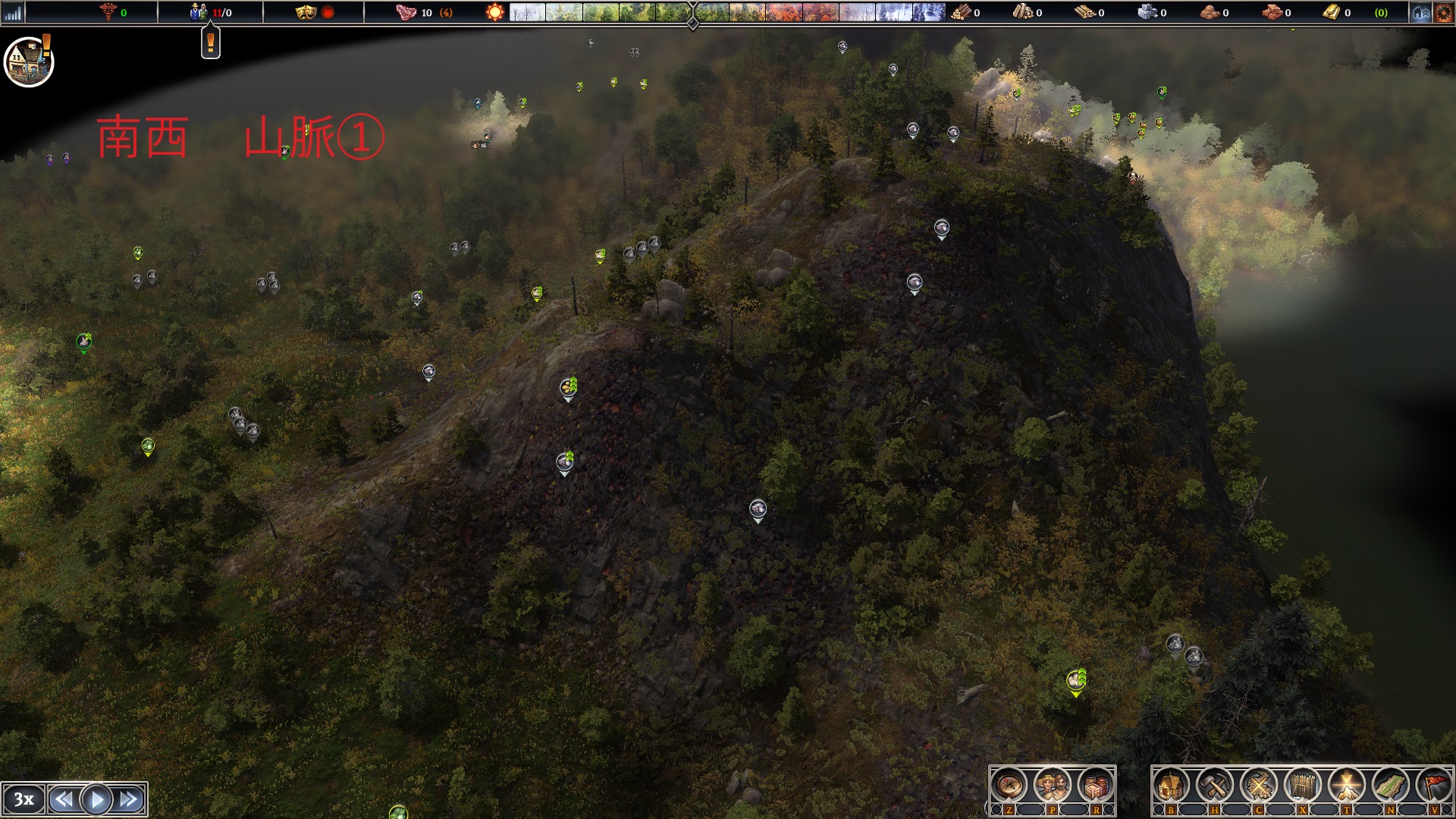Click the orange exclamation alert notification
The width and height of the screenshot is (1456, 819).
coord(210,43)
